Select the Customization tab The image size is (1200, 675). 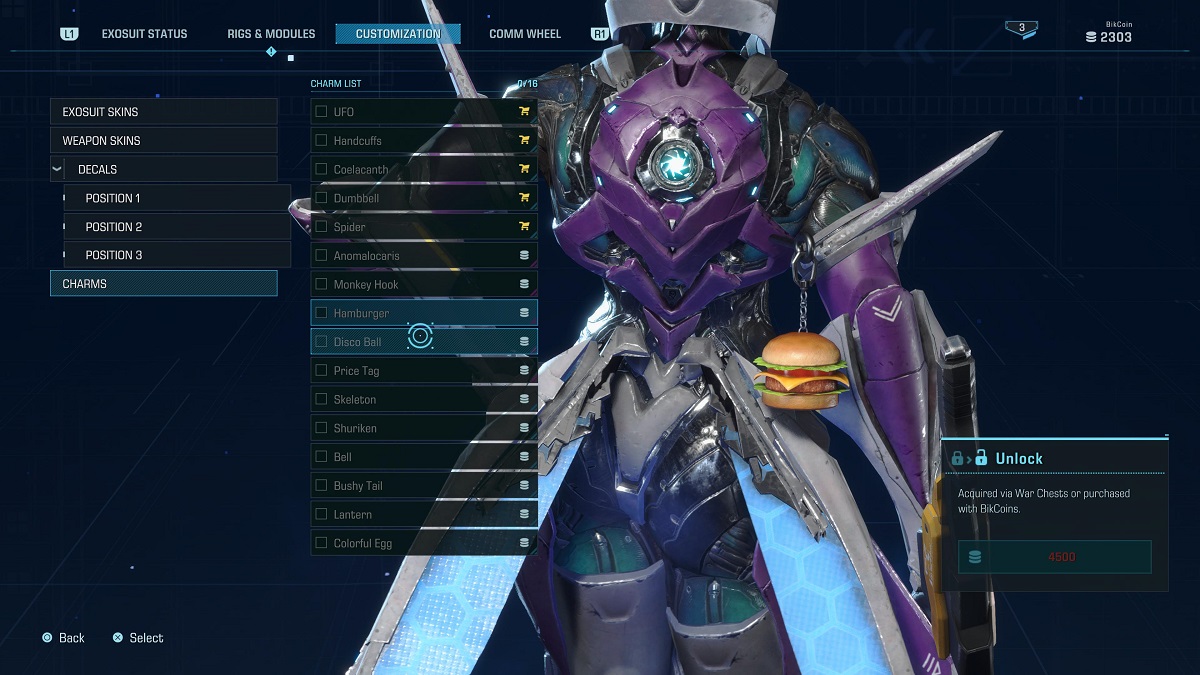pyautogui.click(x=398, y=34)
